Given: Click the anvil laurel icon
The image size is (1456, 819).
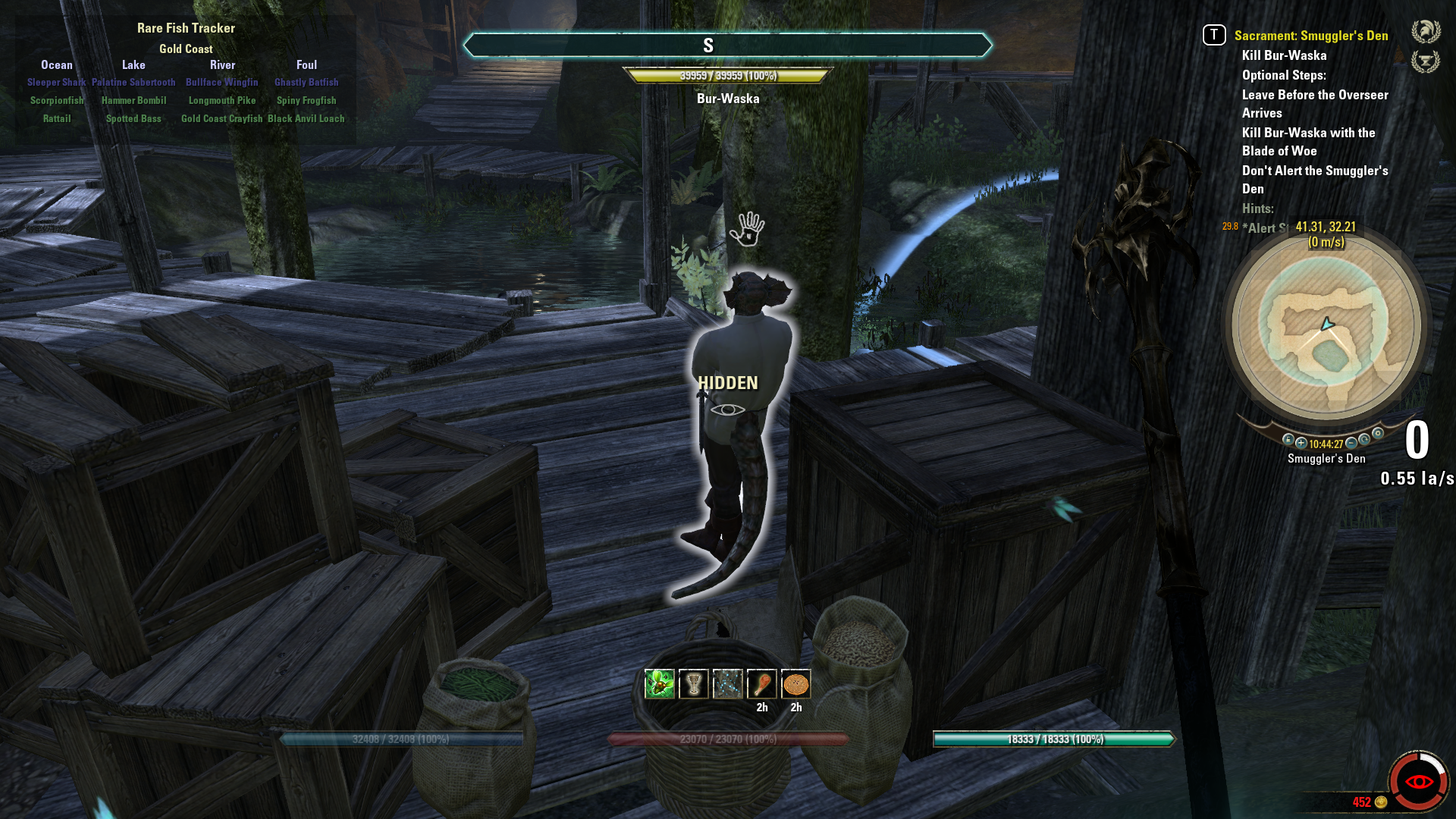Looking at the screenshot, I should tap(1425, 61).
